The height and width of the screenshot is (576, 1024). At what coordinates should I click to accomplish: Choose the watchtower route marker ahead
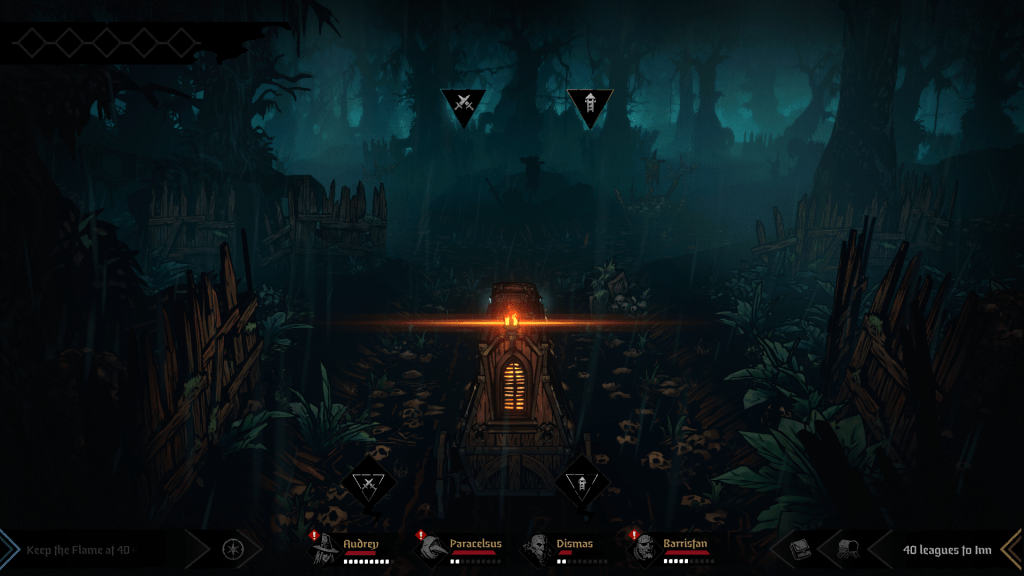click(589, 104)
